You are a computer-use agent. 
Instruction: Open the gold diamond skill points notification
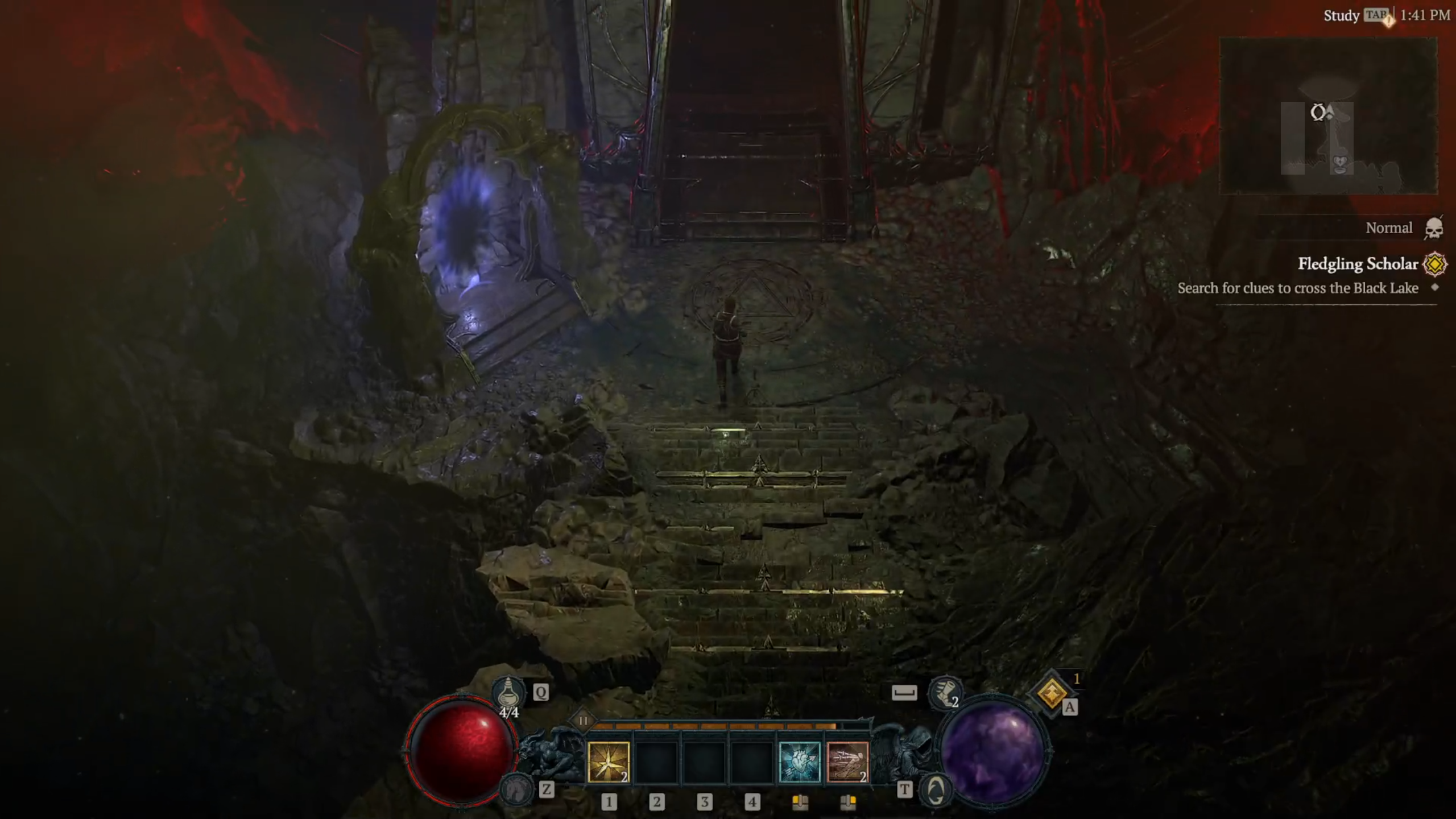[1051, 693]
